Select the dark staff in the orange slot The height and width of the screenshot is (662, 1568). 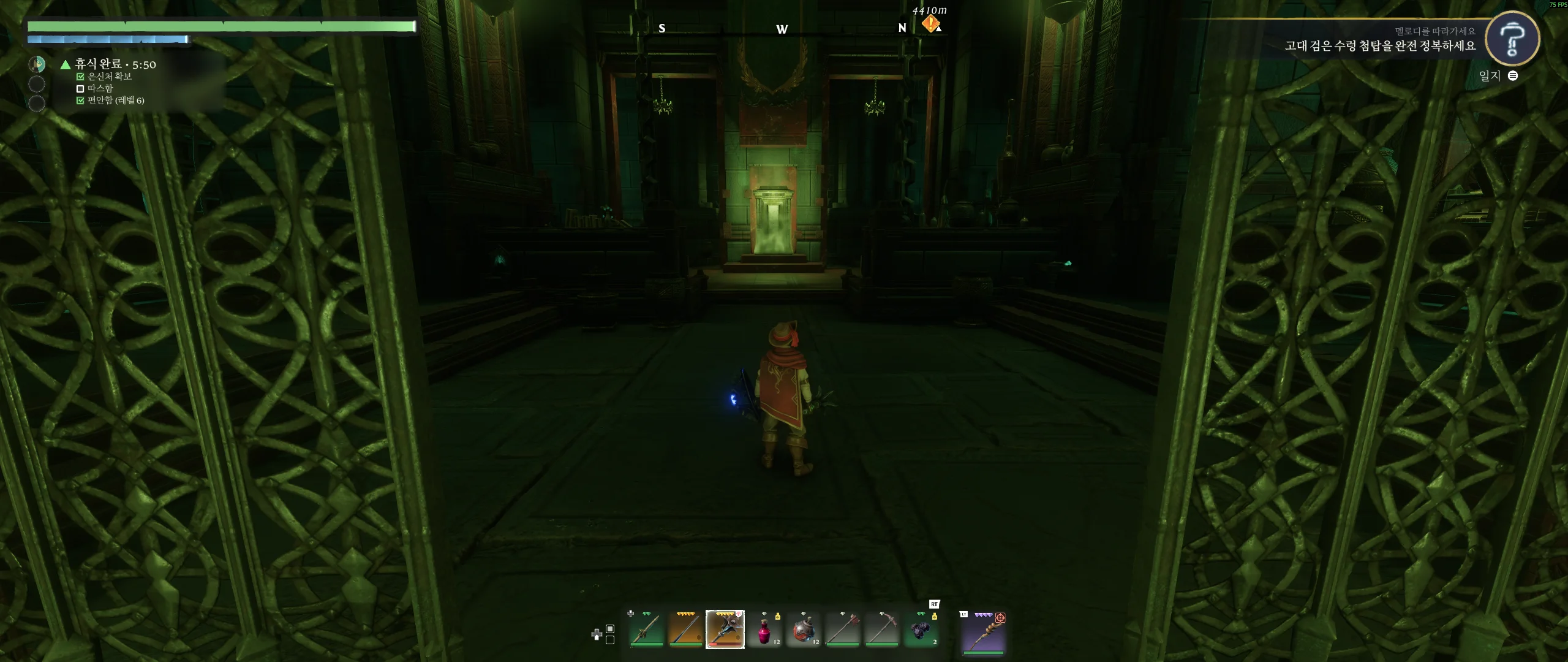[685, 630]
